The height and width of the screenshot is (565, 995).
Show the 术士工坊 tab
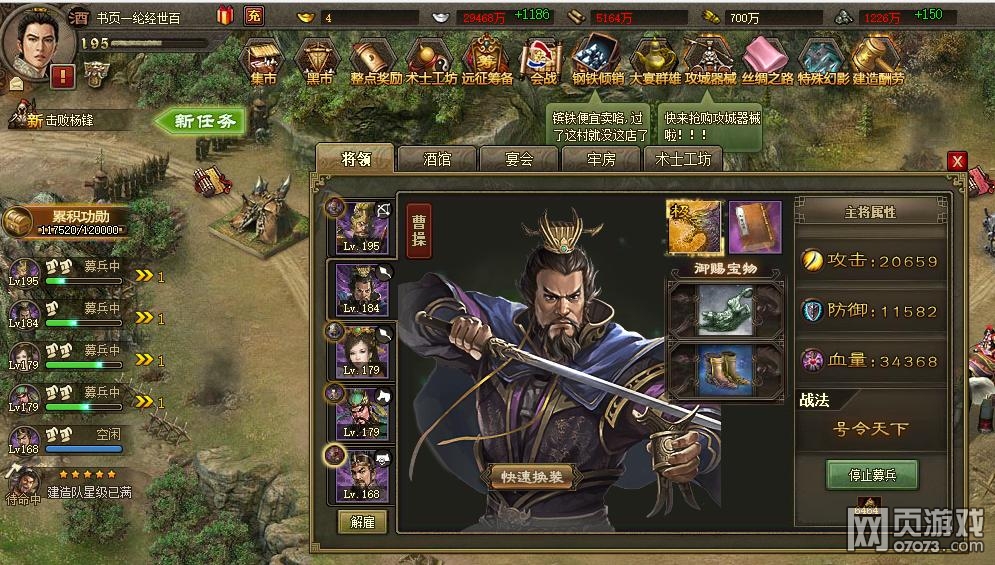pos(683,159)
